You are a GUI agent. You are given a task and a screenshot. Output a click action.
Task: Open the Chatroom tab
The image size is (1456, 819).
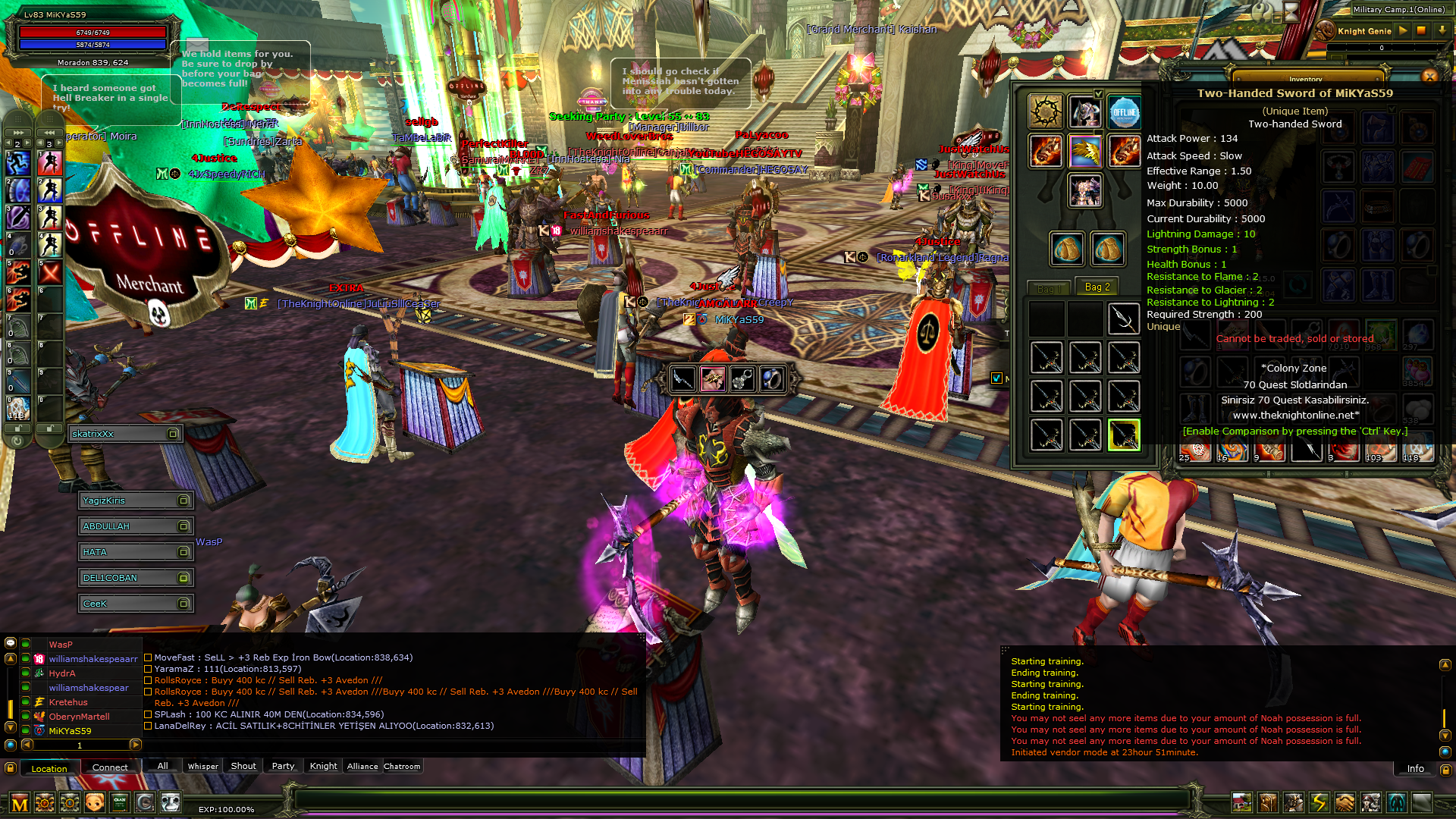pyautogui.click(x=402, y=766)
